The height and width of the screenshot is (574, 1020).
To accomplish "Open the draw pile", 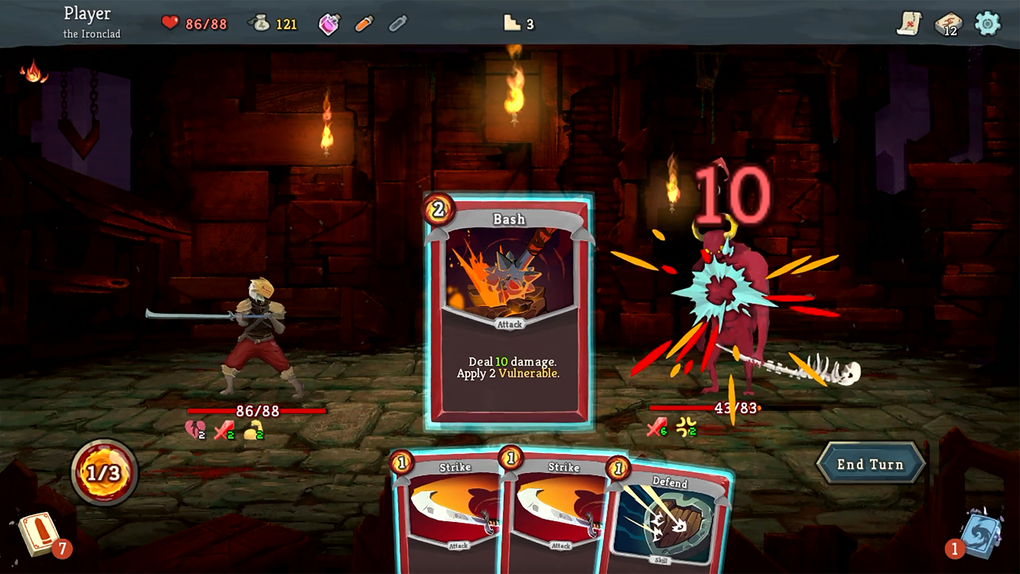I will (37, 533).
